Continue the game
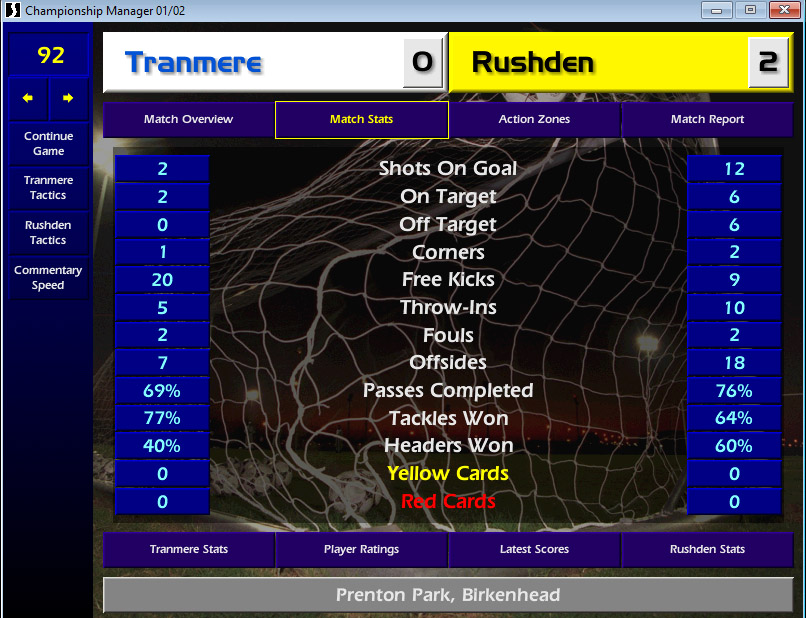Screen dimensions: 806x618 (x=49, y=144)
